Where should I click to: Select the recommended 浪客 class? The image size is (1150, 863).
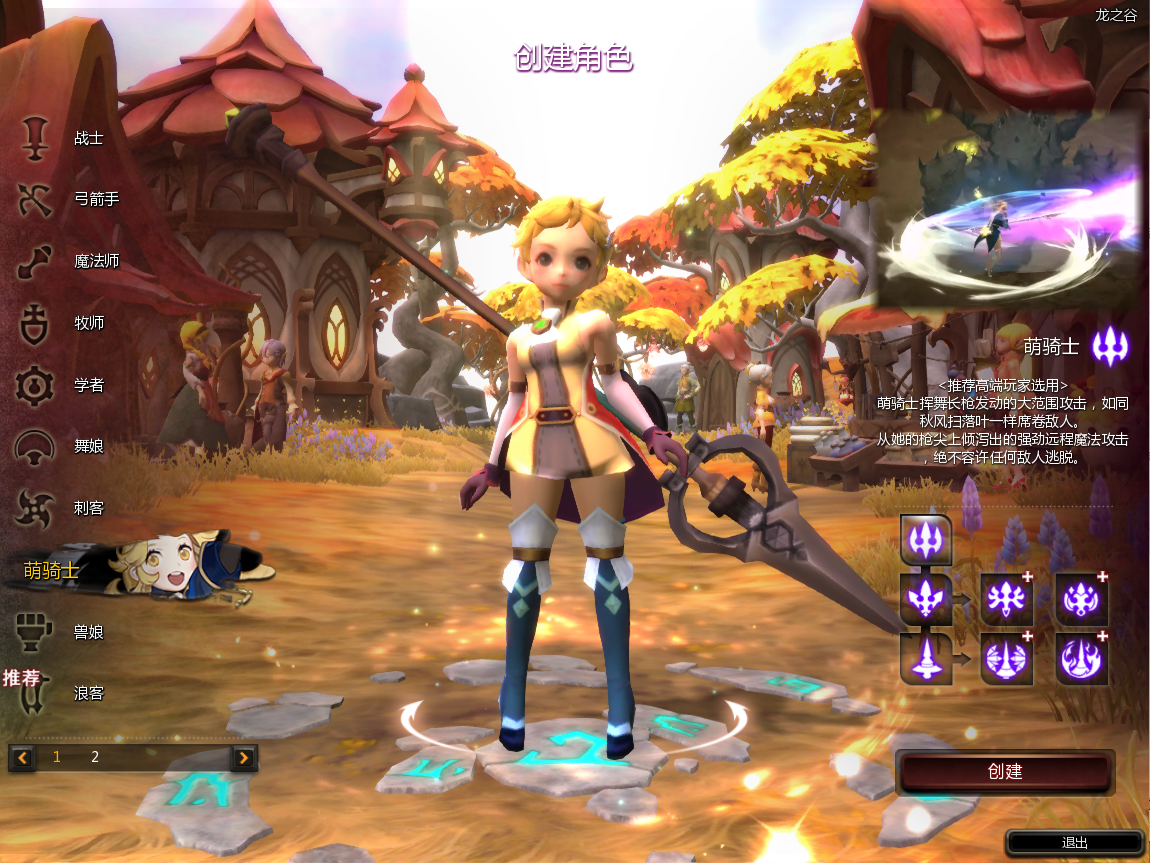[x=60, y=693]
